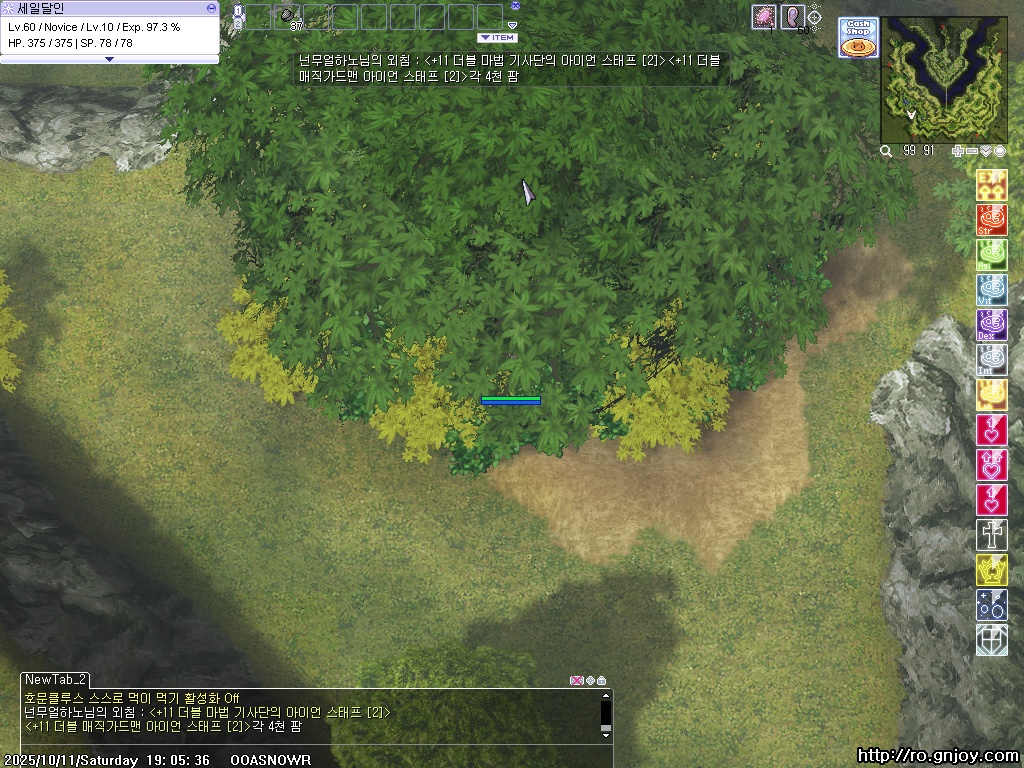Click the white cross status icon
This screenshot has width=1024, height=768.
991,535
